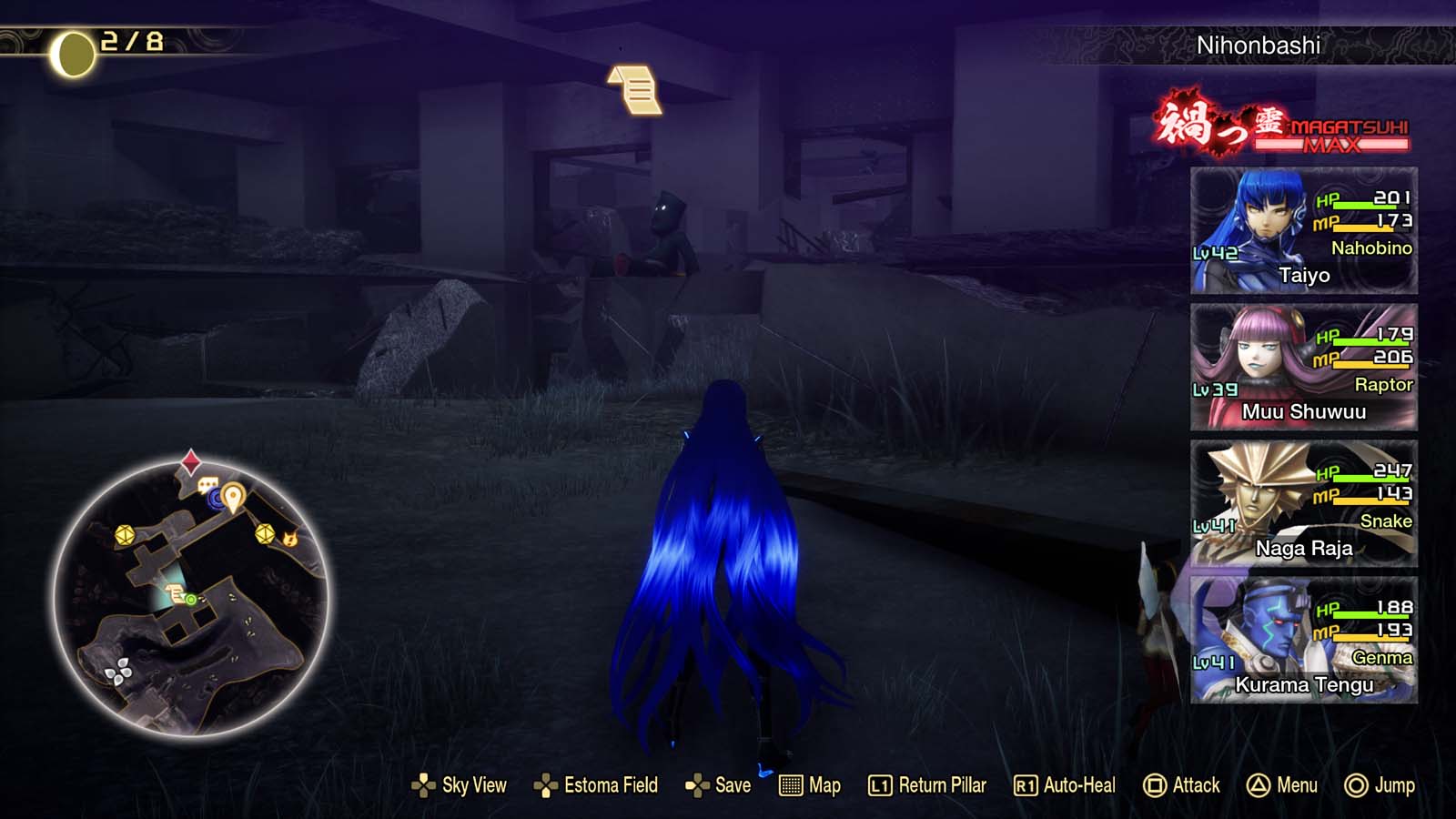
Task: Open the Menu via the triangle command
Action: tap(1260, 785)
